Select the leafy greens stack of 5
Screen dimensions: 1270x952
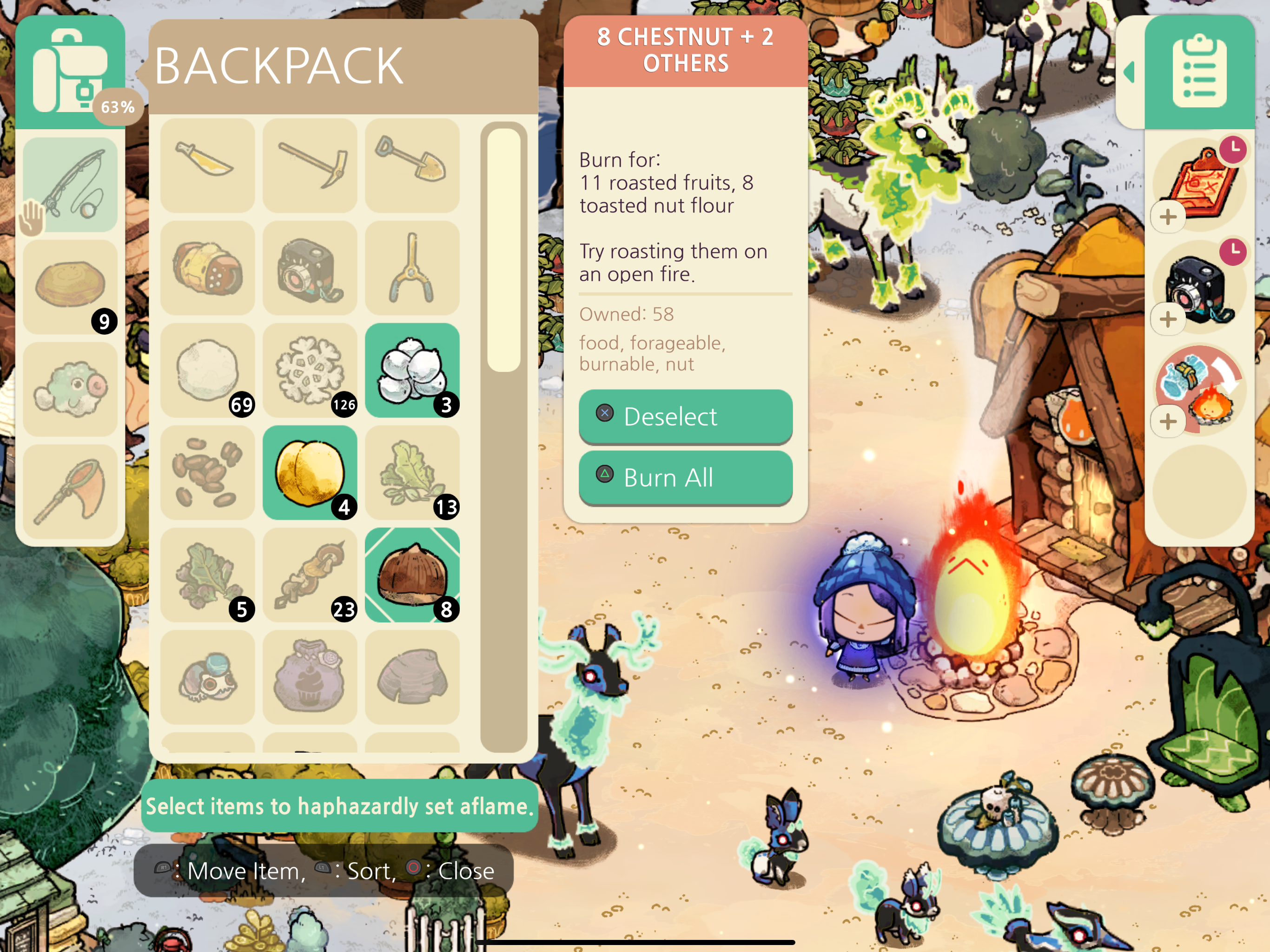click(x=207, y=575)
